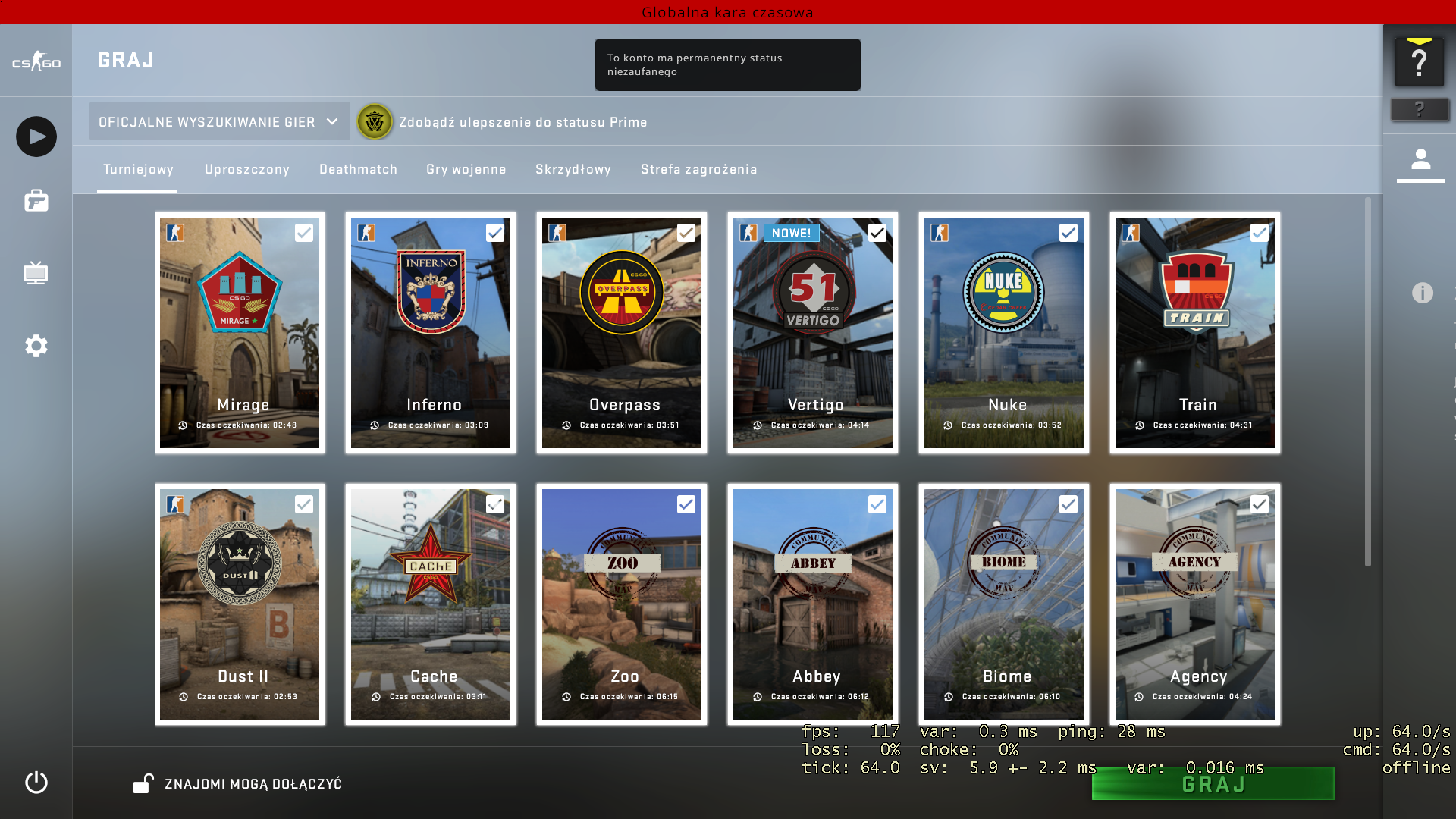The image size is (1456, 819).
Task: Select the Play icon in the sidebar
Action: (x=35, y=136)
